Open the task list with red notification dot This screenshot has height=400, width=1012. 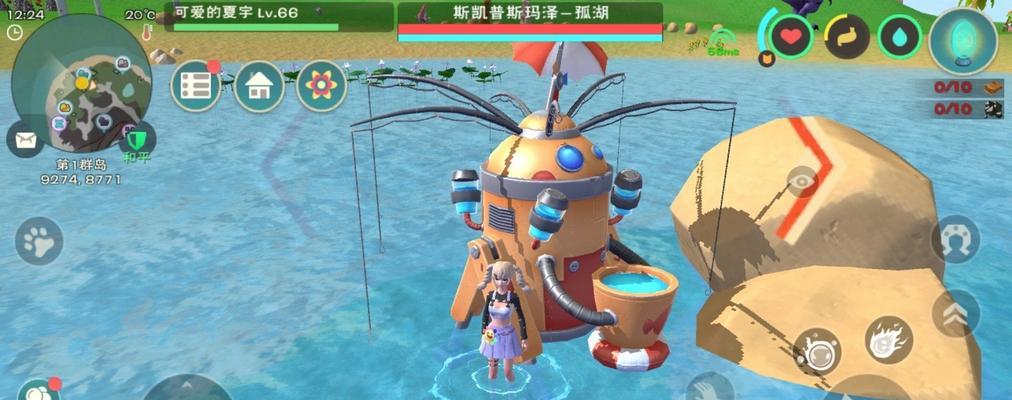coord(195,86)
